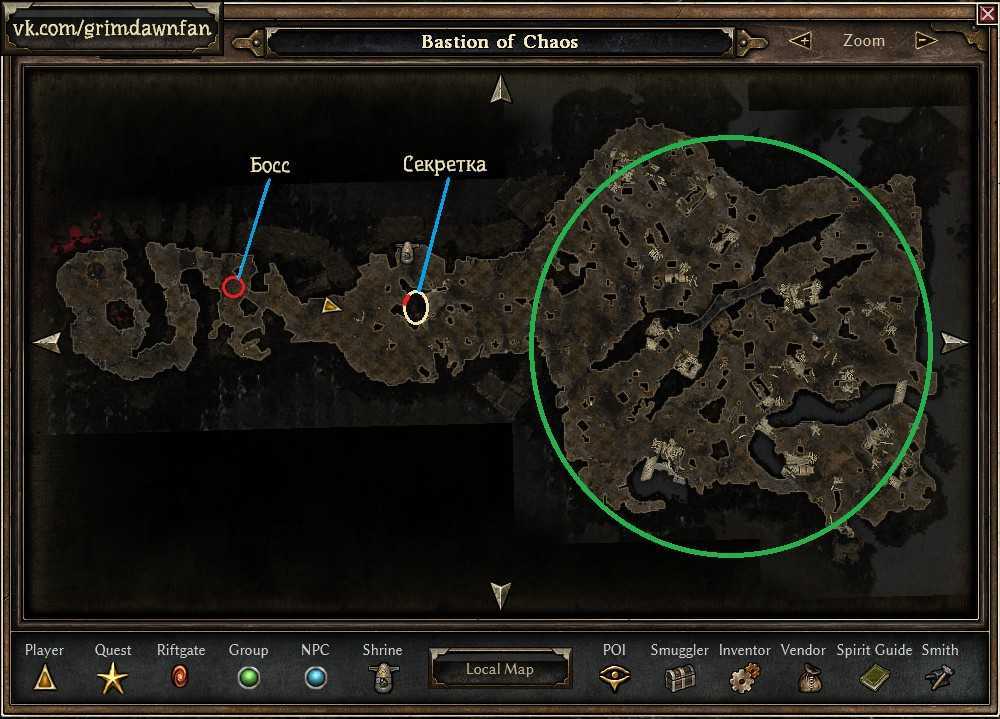The image size is (1000, 719).
Task: Toggle the Smuggler chest legend icon
Action: pyautogui.click(x=679, y=678)
